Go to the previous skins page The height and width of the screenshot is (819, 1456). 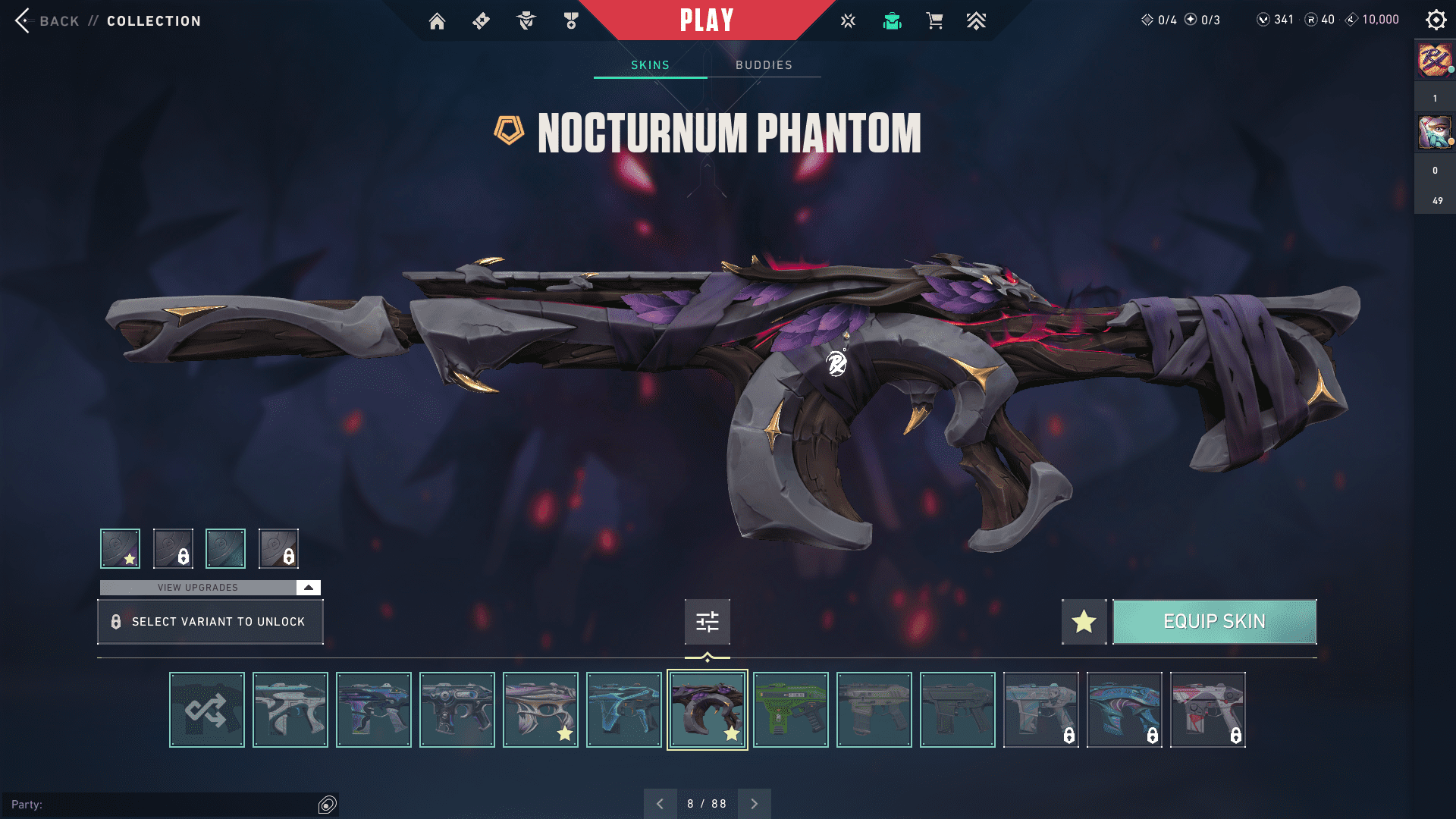tap(661, 804)
